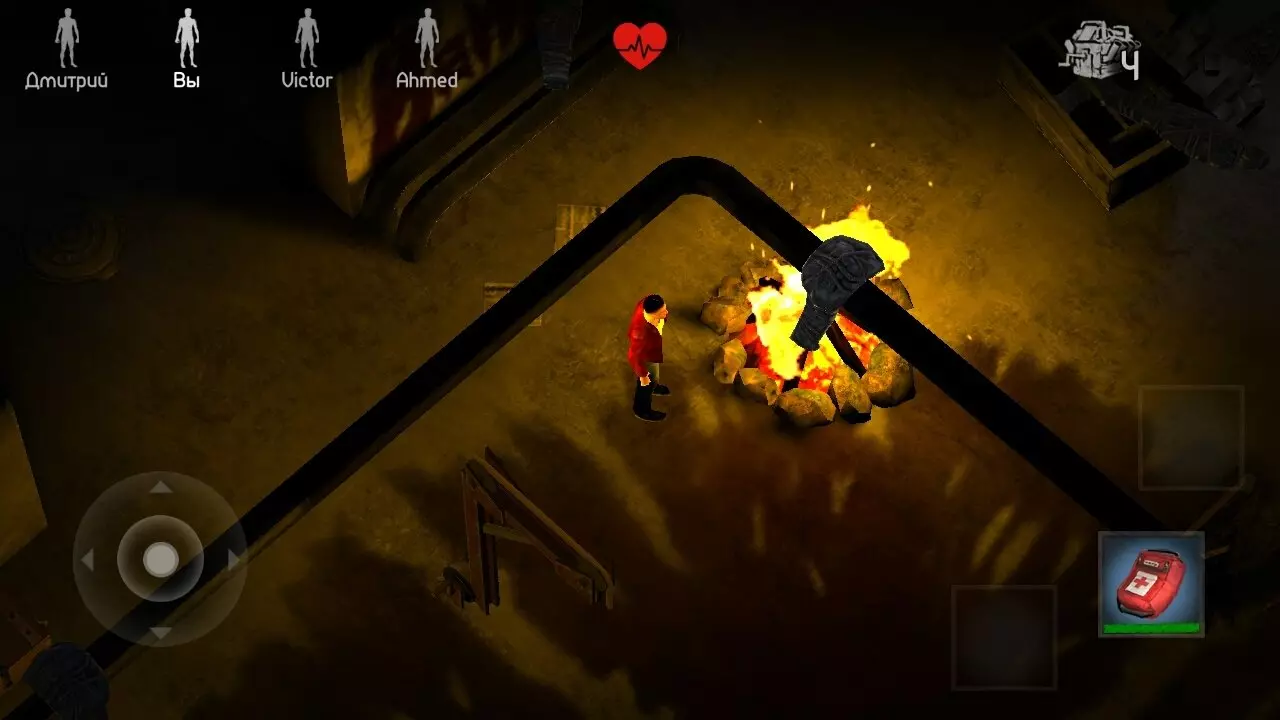The width and height of the screenshot is (1280, 720).
Task: Select Ahmed's player figure
Action: 427,39
